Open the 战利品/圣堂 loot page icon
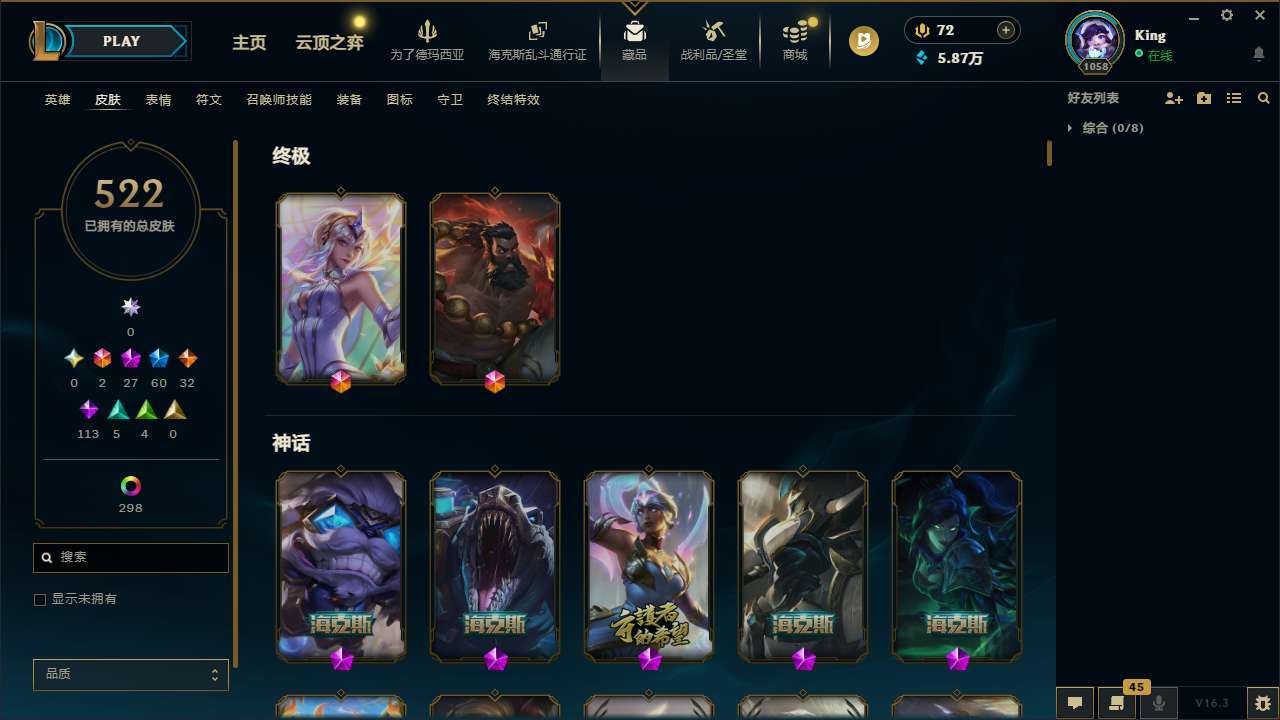This screenshot has height=720, width=1280. click(713, 40)
